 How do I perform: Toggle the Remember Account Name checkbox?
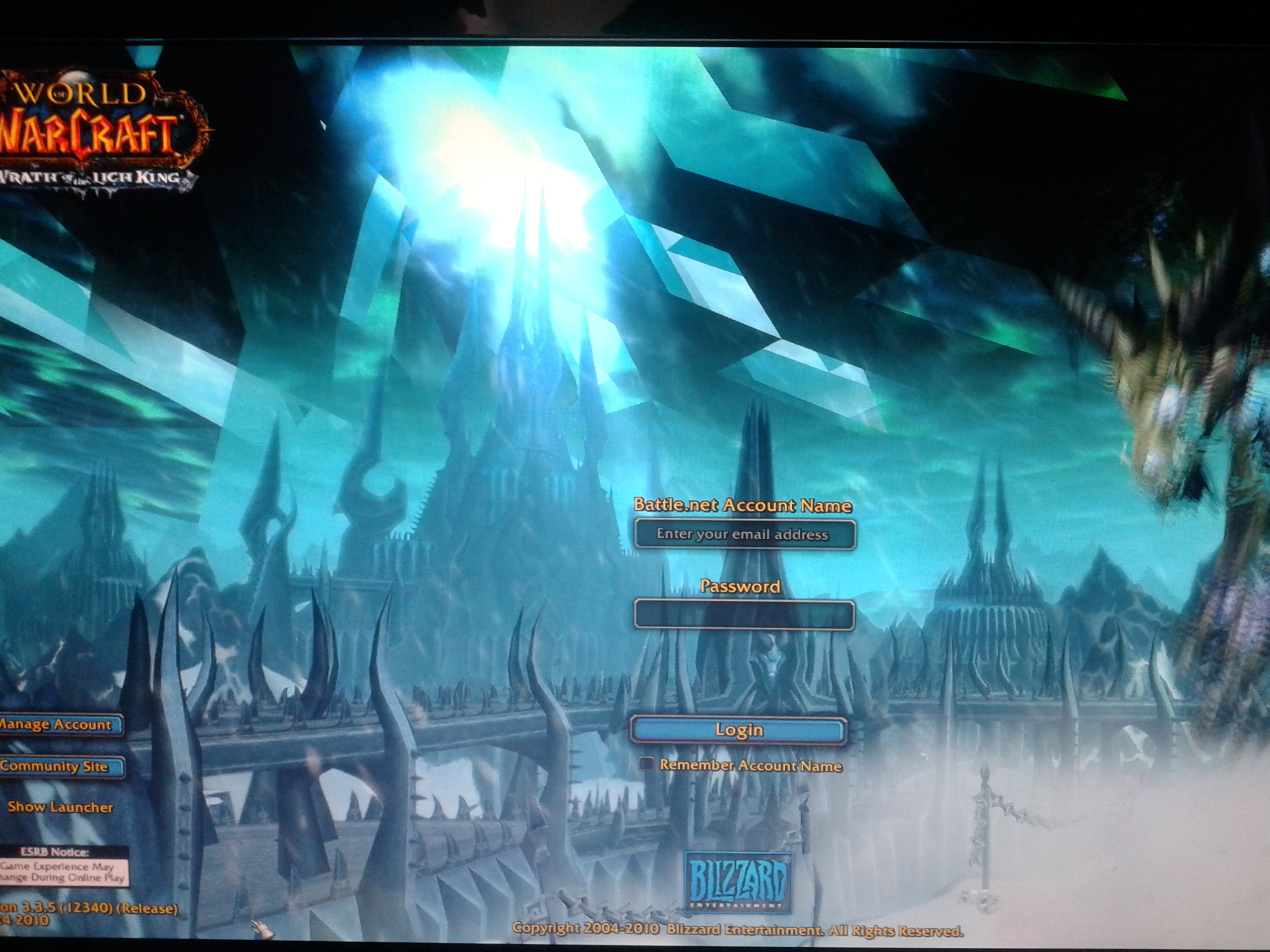point(646,764)
